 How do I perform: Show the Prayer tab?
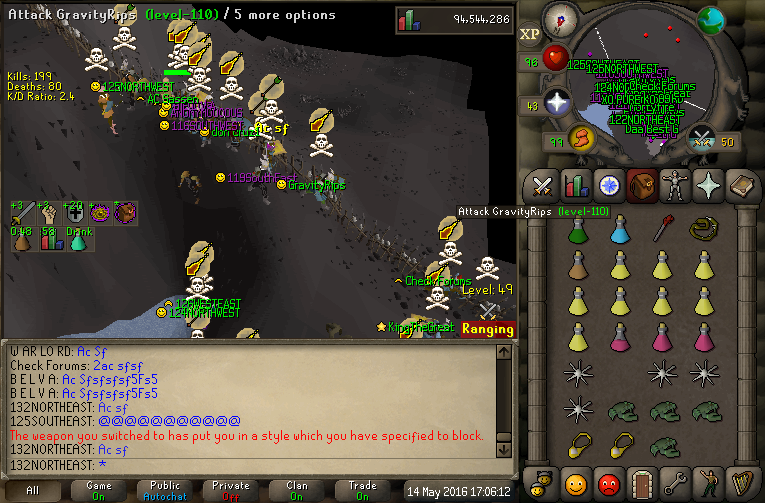(x=707, y=186)
